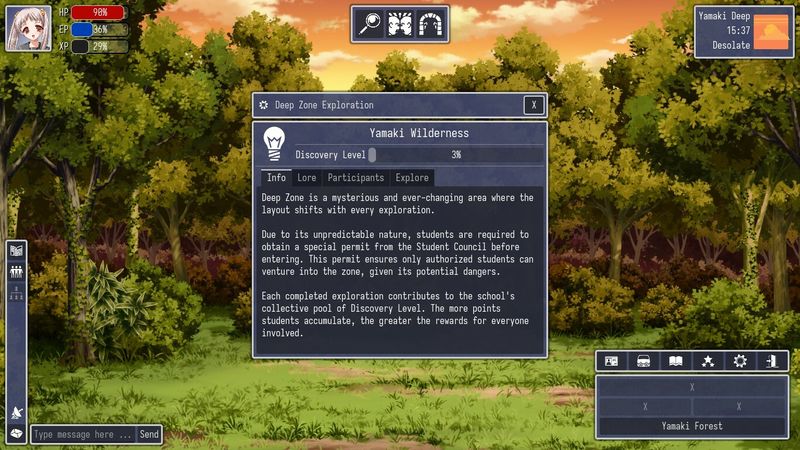
Task: Open the ID card profile icon
Action: [612, 361]
